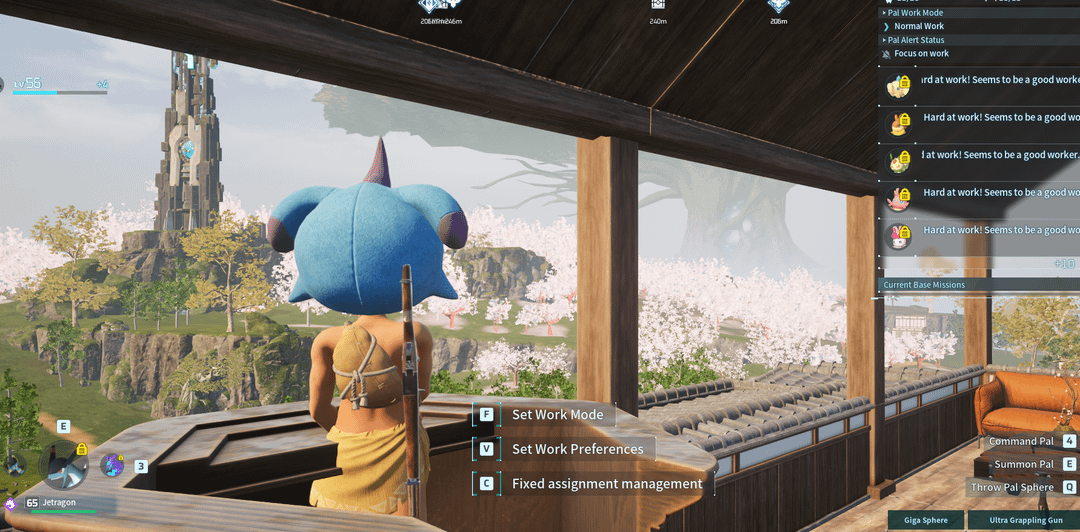Expand the Pal Work Mode header
This screenshot has width=1080, height=532.
click(915, 13)
